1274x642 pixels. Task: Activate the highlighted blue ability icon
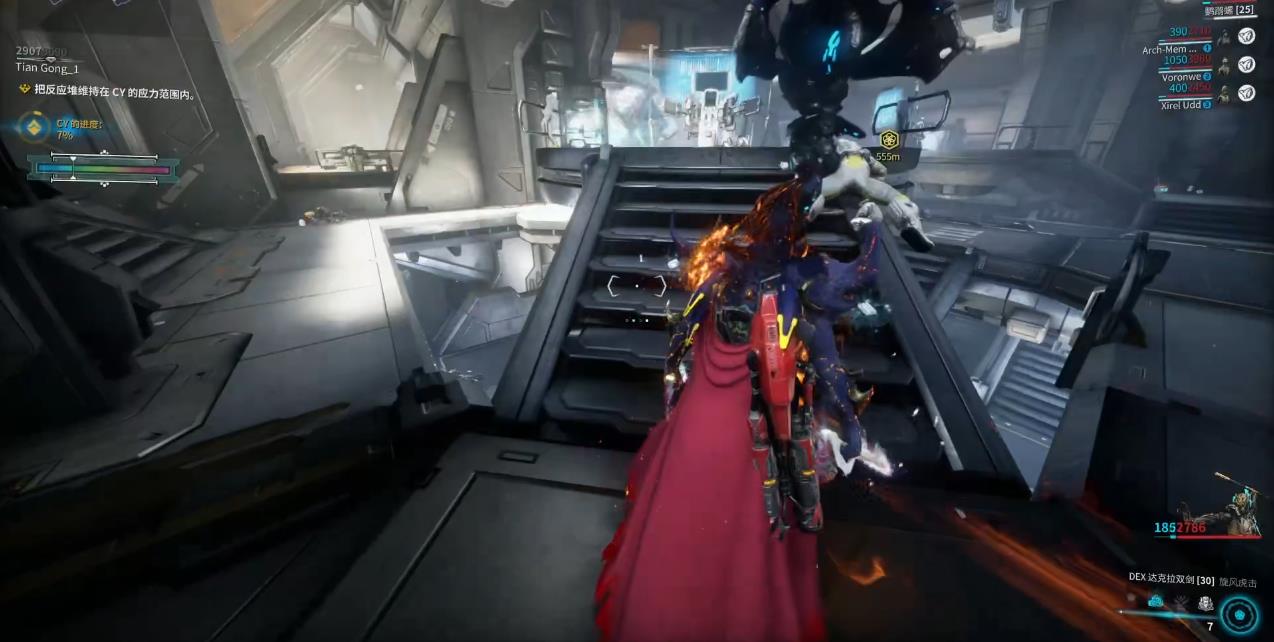(1156, 602)
